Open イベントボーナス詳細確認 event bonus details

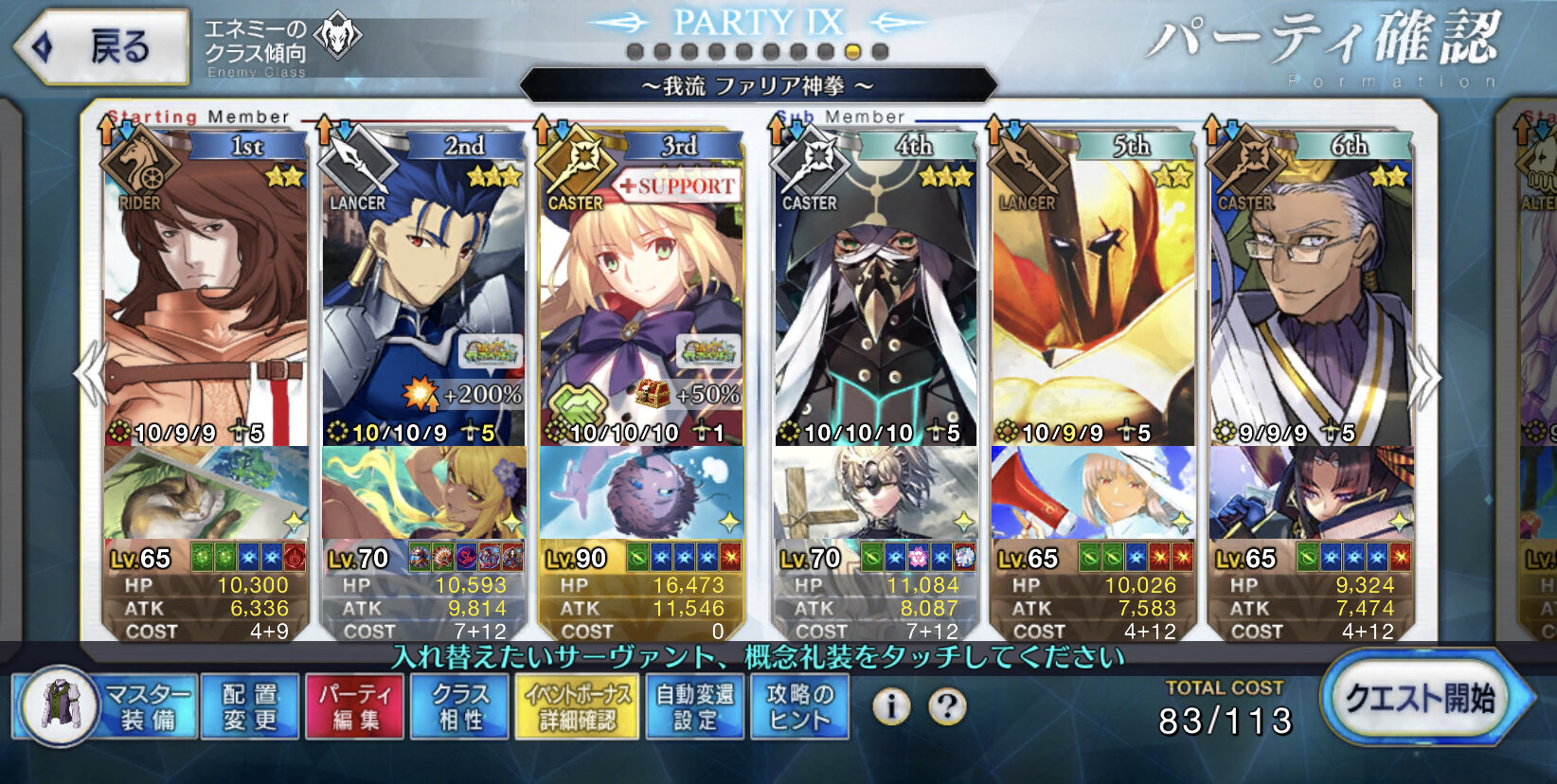click(577, 706)
